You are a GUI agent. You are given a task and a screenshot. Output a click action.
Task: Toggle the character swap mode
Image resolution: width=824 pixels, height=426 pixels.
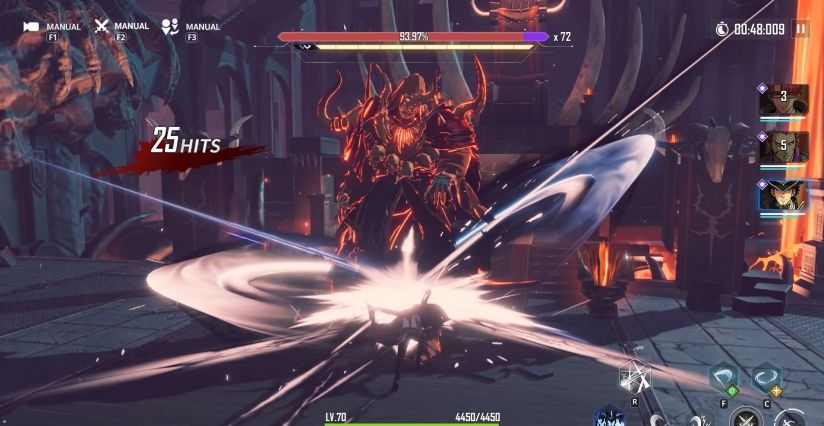tap(169, 27)
